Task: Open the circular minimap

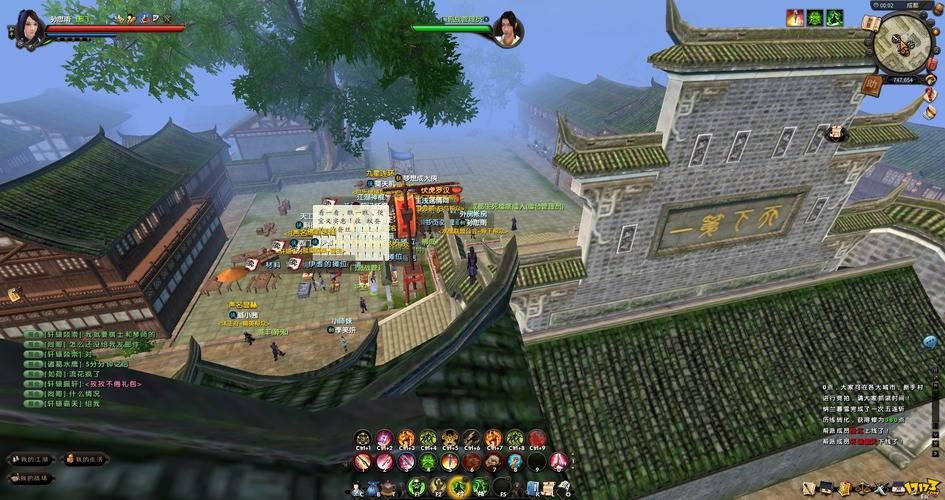Action: 900,42
